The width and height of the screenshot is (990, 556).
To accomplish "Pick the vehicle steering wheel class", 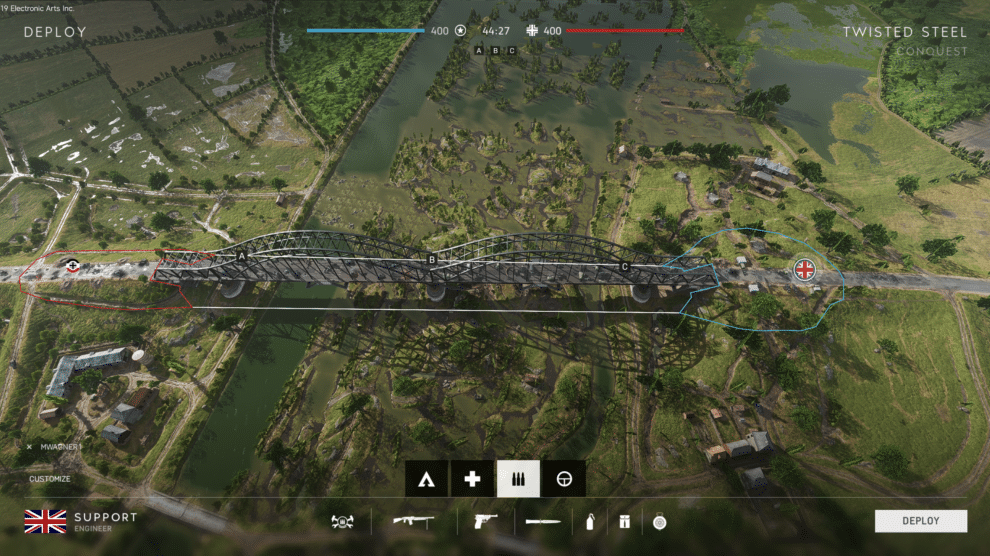I will pyautogui.click(x=564, y=479).
